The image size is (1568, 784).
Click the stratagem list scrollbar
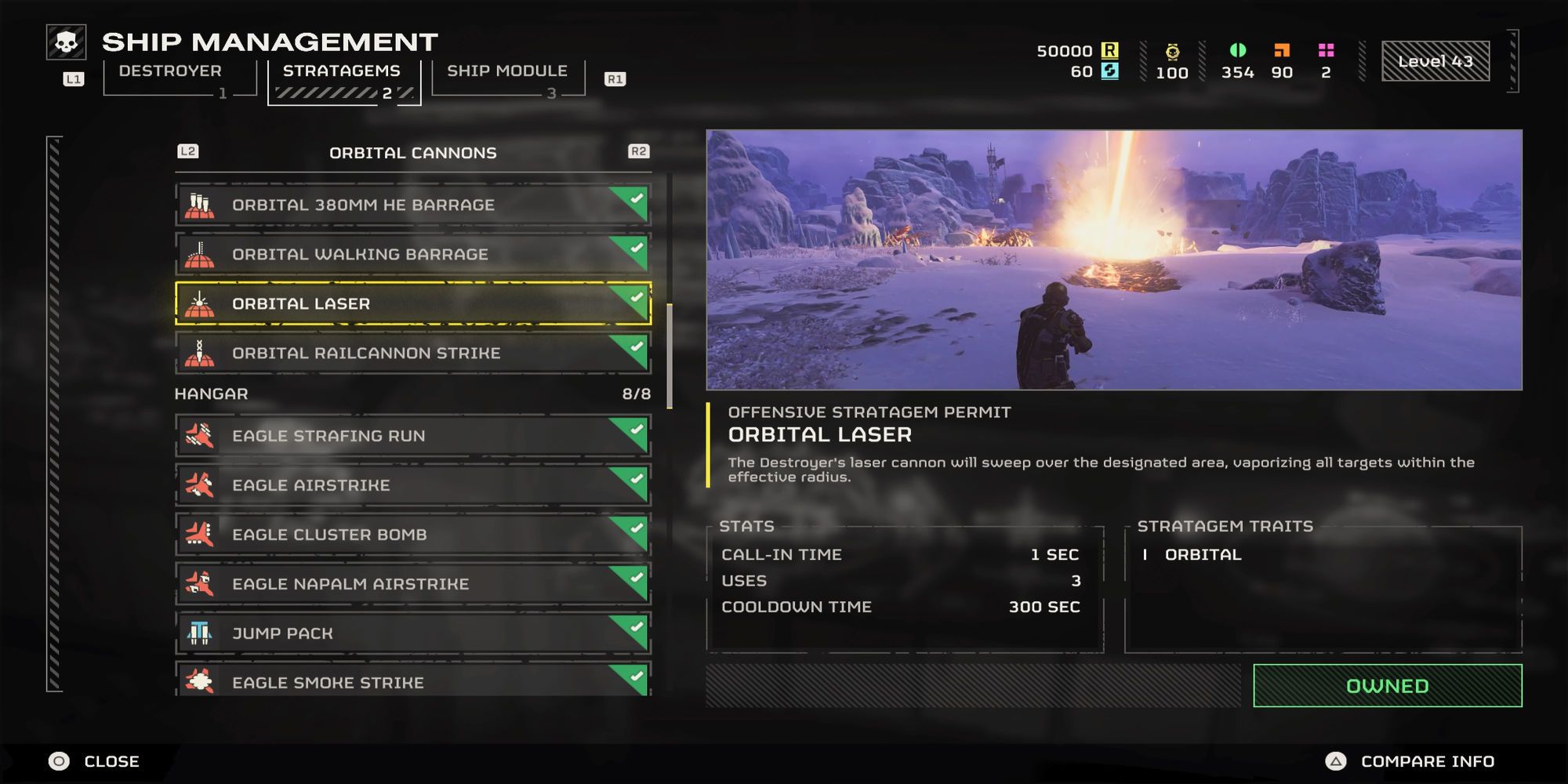click(670, 357)
